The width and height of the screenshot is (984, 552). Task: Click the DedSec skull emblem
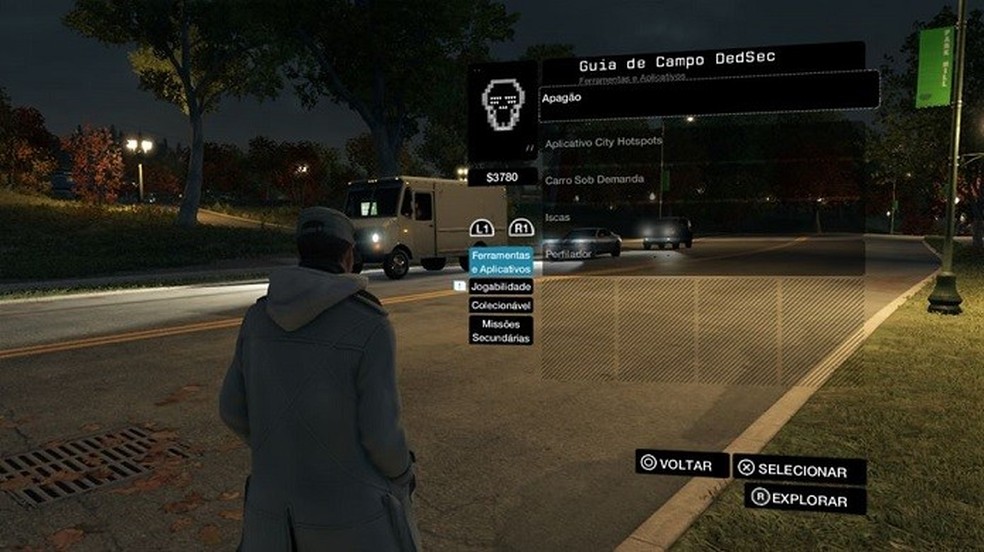(x=503, y=101)
